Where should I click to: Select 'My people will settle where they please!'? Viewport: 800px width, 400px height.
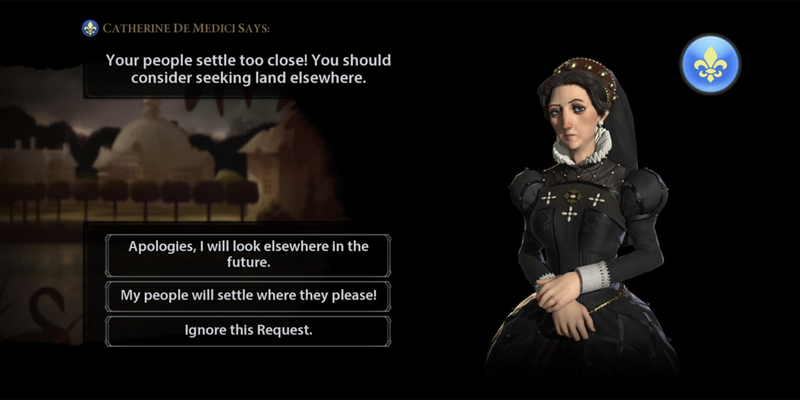coord(248,296)
